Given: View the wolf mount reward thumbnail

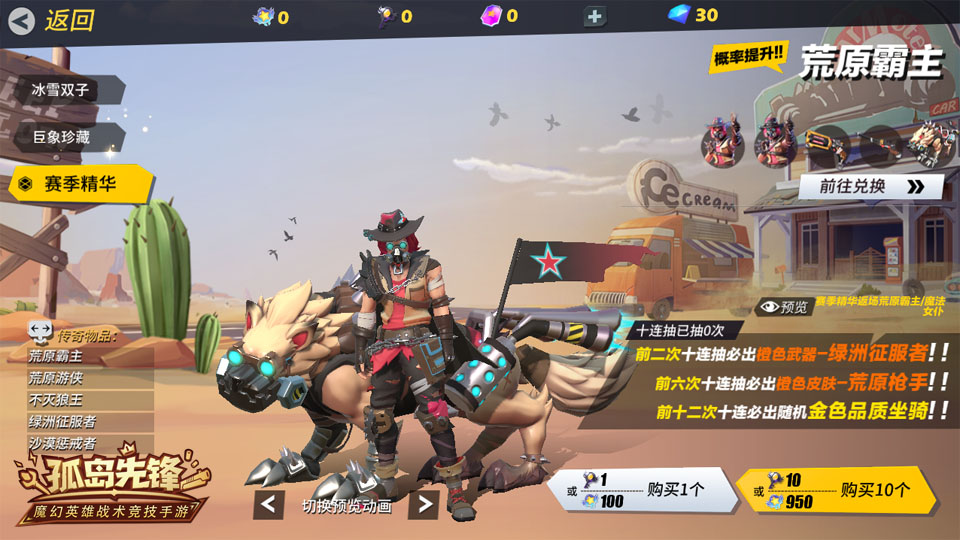Looking at the screenshot, I should tap(931, 143).
